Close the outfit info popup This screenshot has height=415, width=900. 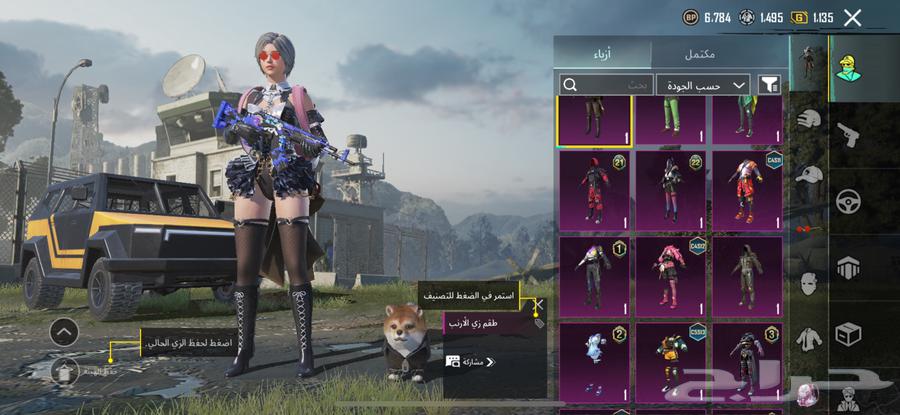(x=539, y=305)
